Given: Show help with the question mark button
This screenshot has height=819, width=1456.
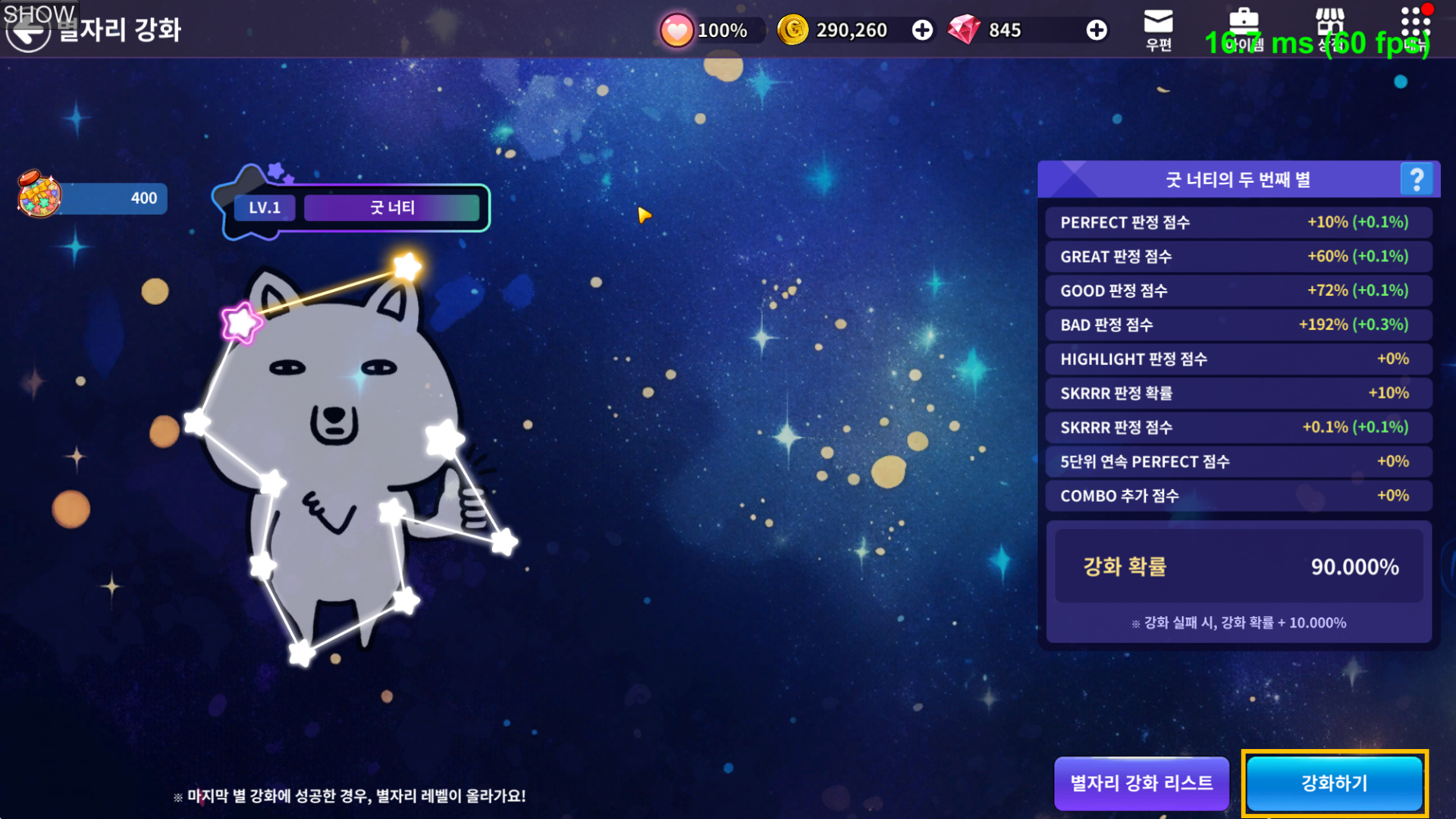Looking at the screenshot, I should coord(1416,180).
